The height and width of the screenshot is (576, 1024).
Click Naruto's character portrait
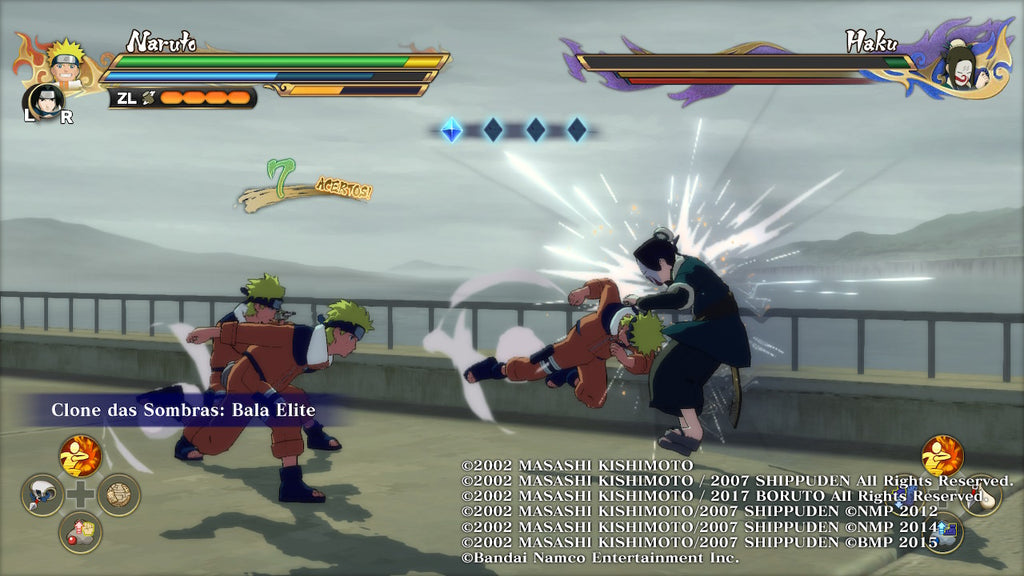pos(67,62)
